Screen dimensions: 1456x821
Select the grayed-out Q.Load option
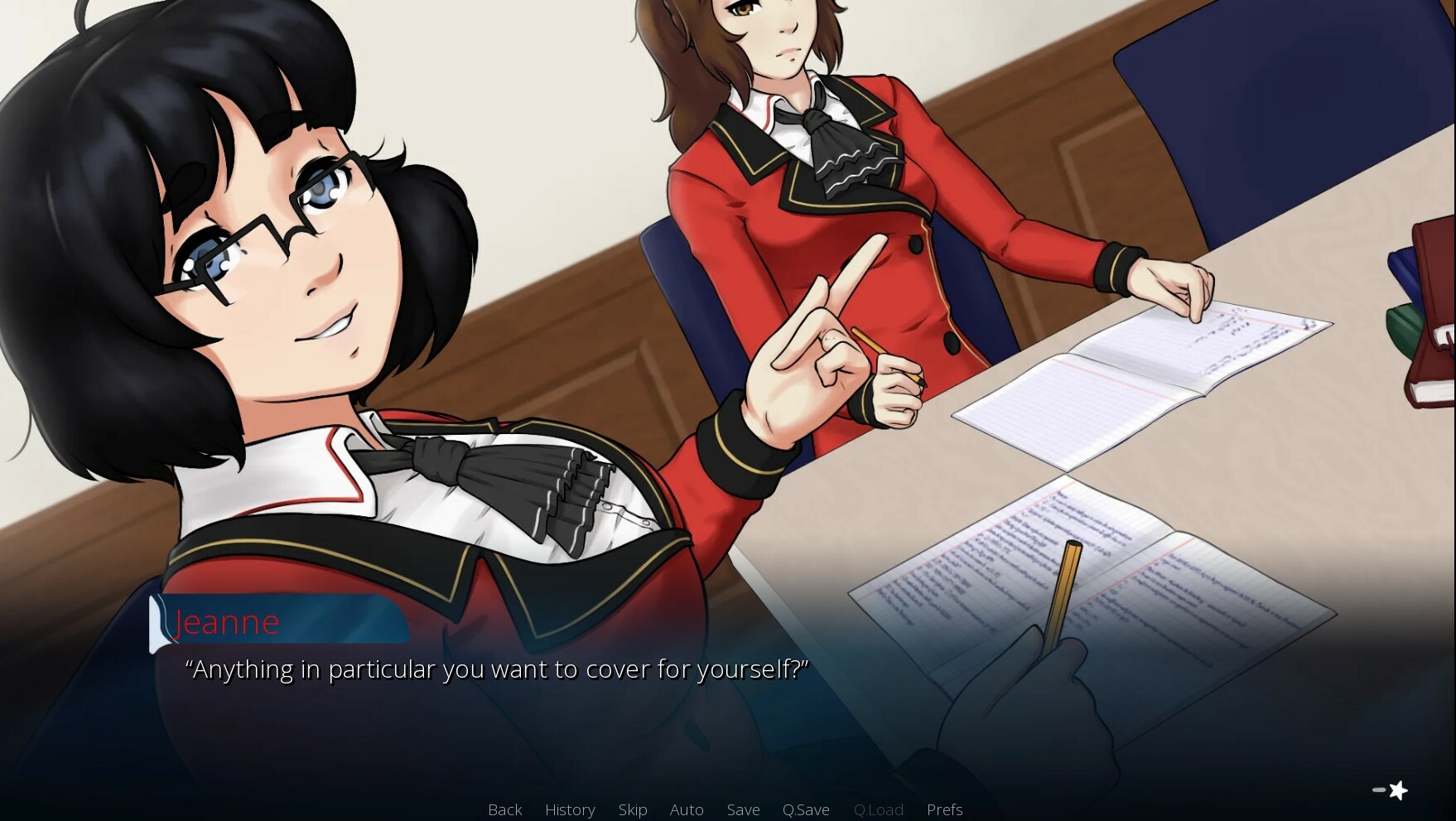pyautogui.click(x=879, y=809)
